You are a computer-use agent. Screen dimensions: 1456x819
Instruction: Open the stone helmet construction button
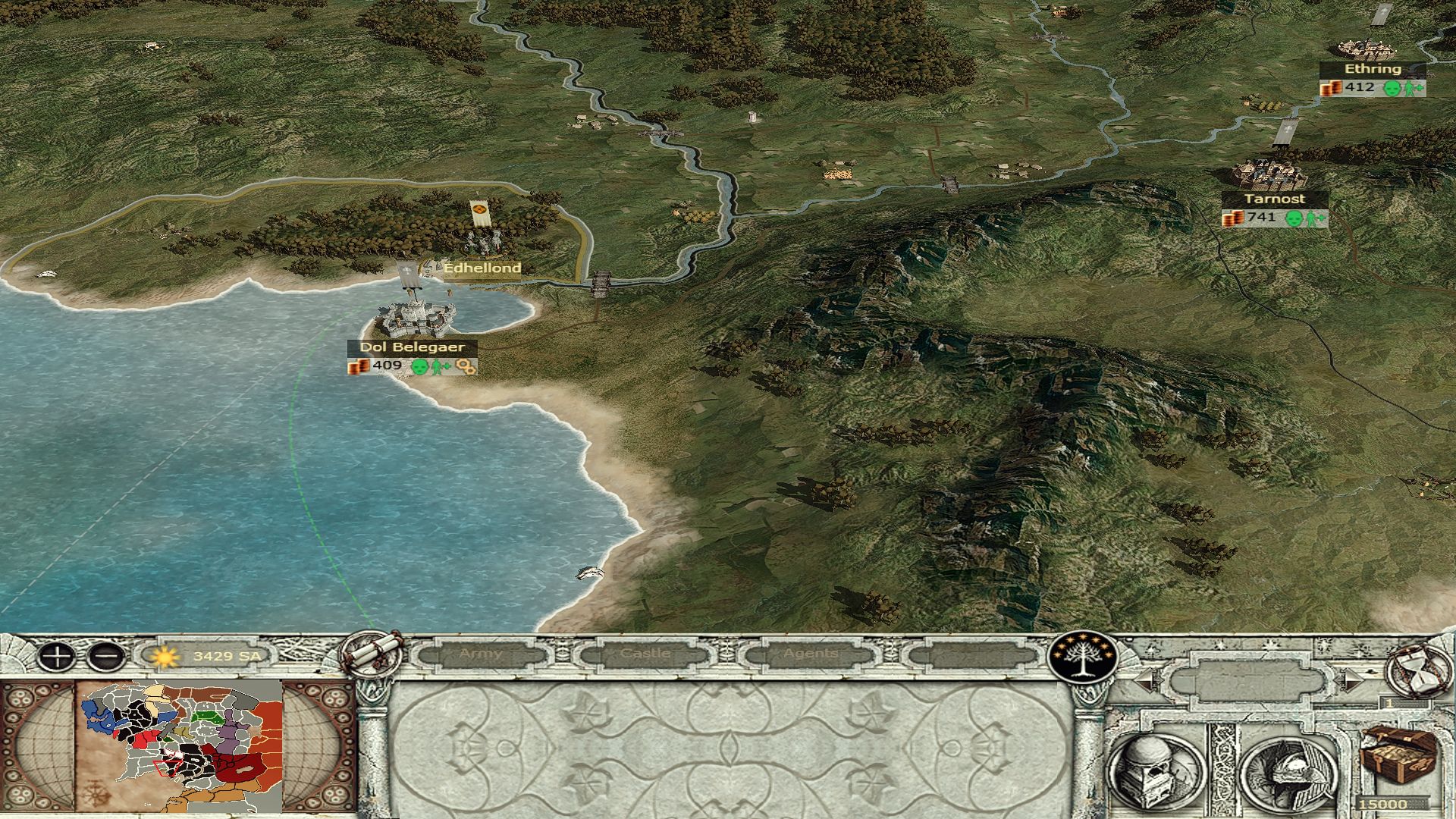[x=1156, y=768]
